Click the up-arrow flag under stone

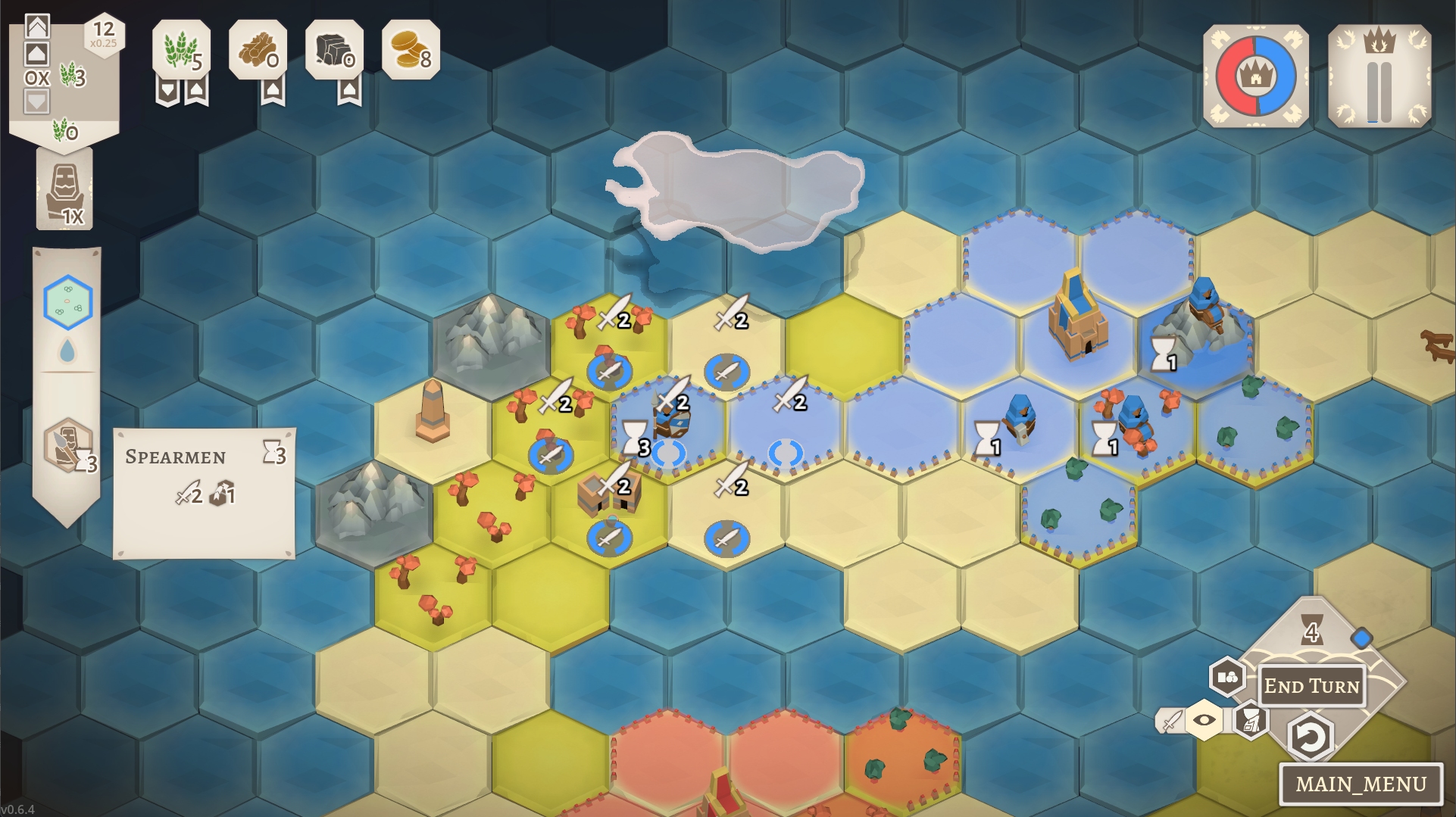pos(349,92)
